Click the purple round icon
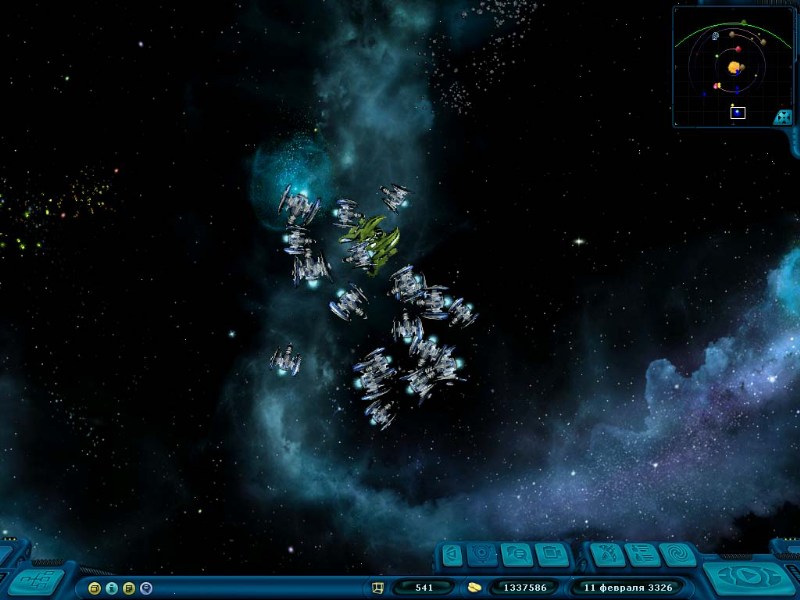The width and height of the screenshot is (800, 600). click(146, 588)
